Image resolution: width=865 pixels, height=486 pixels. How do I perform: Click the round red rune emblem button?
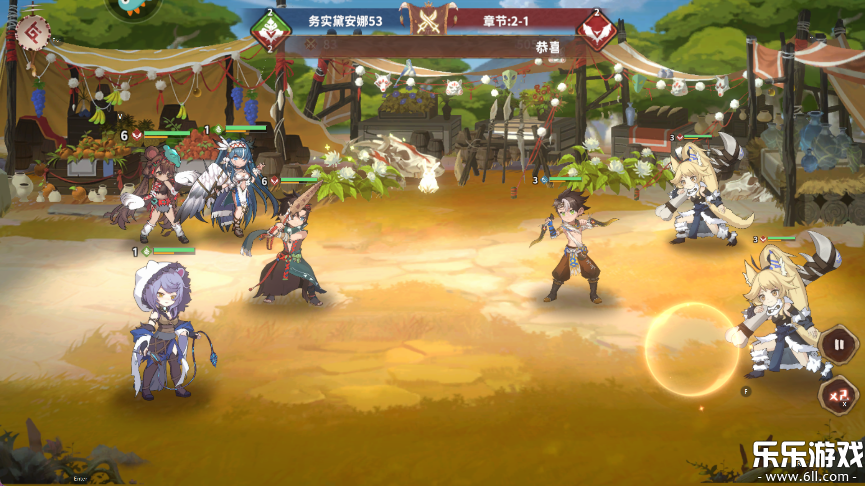[x=32, y=33]
